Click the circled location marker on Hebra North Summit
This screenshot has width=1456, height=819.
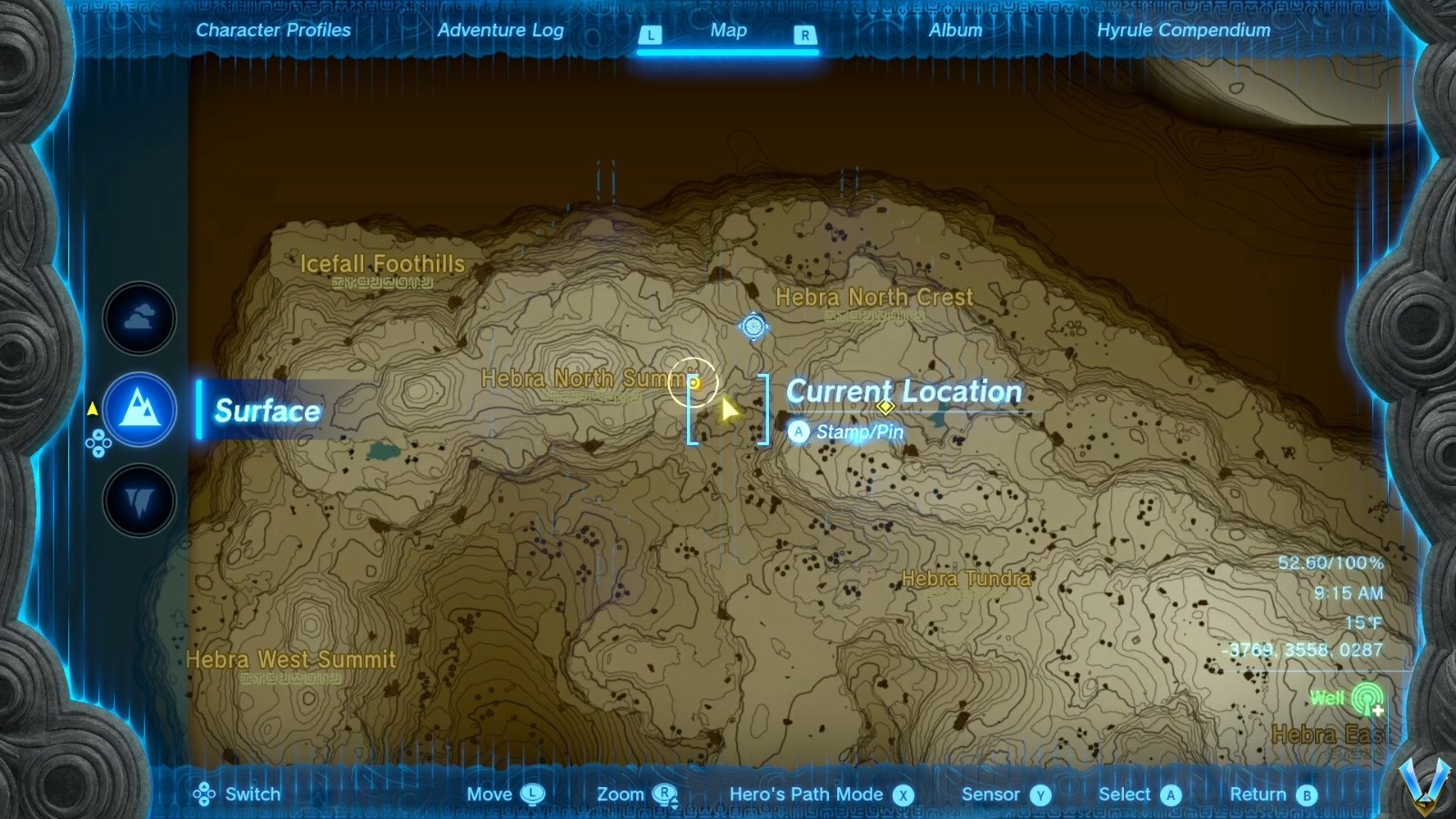[x=694, y=382]
